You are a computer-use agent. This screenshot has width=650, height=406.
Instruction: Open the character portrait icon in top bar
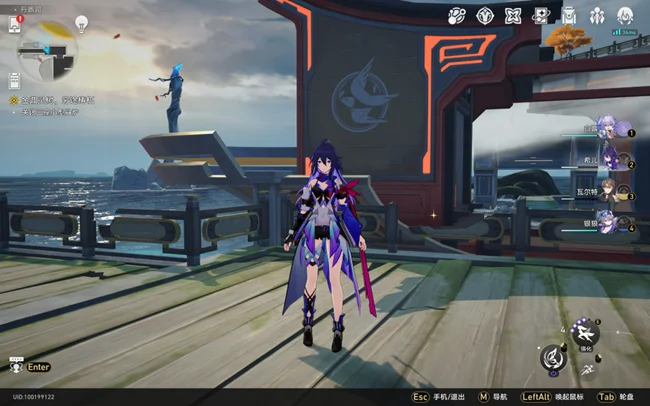coord(625,15)
